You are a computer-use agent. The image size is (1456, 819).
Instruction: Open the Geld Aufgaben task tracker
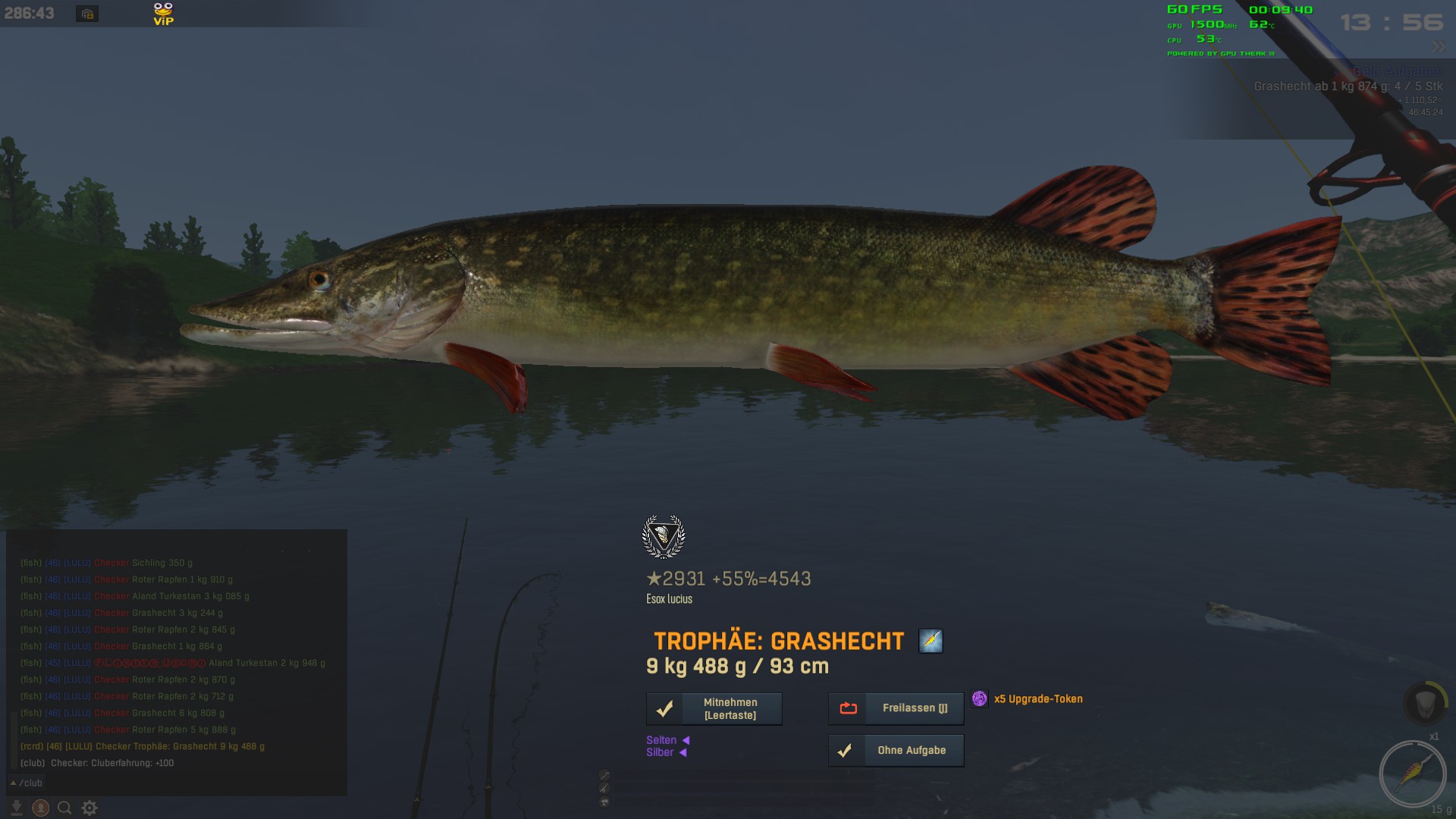[1397, 71]
